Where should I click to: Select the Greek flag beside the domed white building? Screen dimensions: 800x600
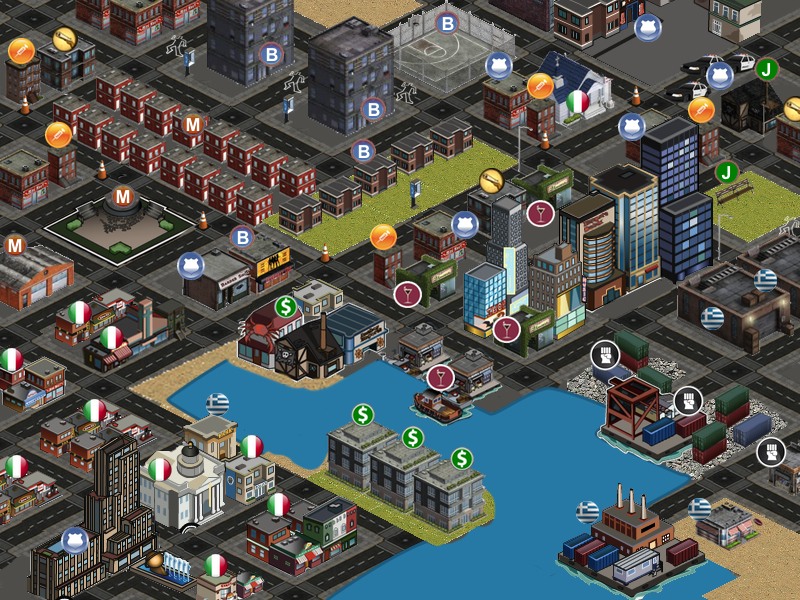coord(217,404)
